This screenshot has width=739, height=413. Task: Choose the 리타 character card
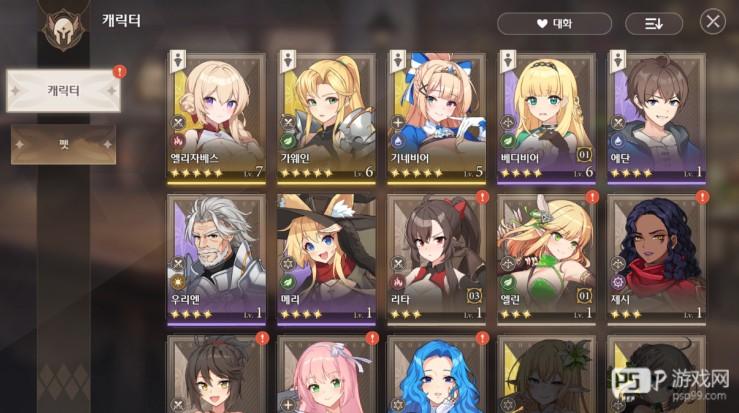coord(436,258)
